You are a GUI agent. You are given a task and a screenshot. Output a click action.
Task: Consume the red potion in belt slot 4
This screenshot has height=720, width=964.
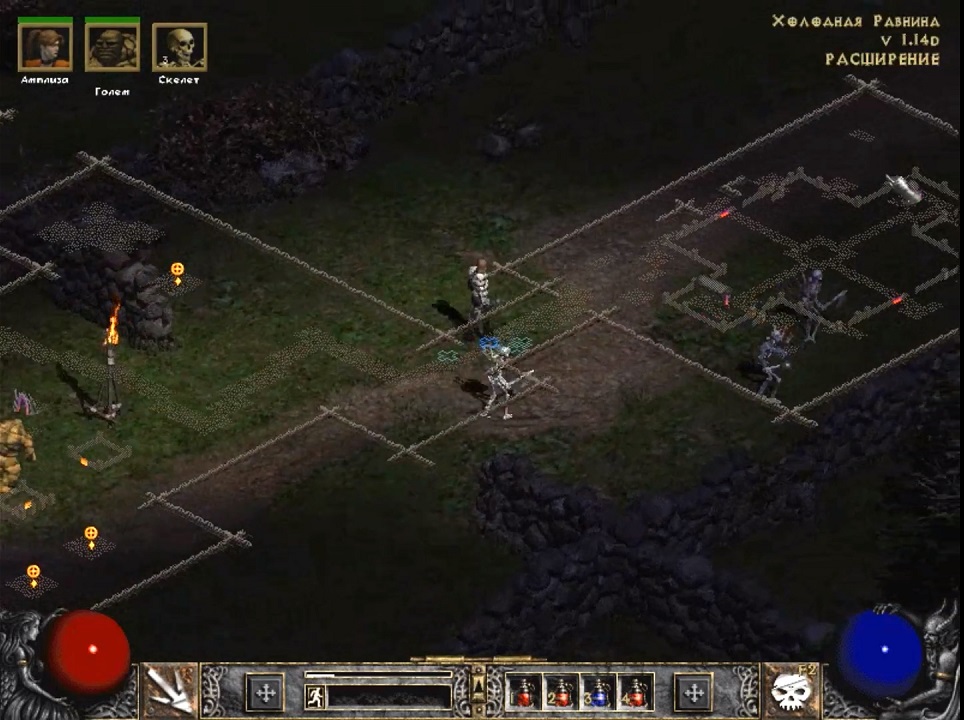click(635, 692)
